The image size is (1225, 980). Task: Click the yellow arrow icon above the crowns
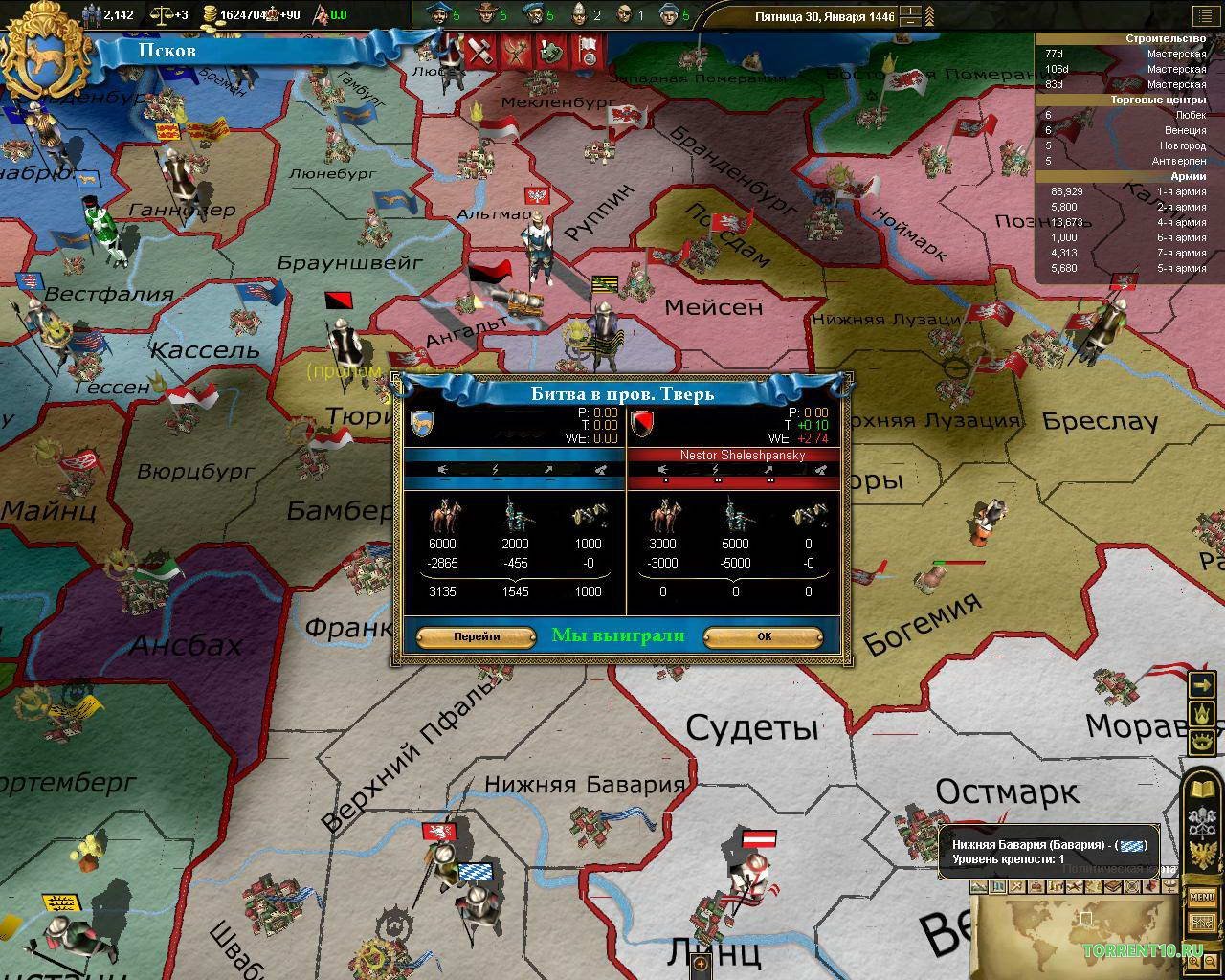[x=1202, y=683]
